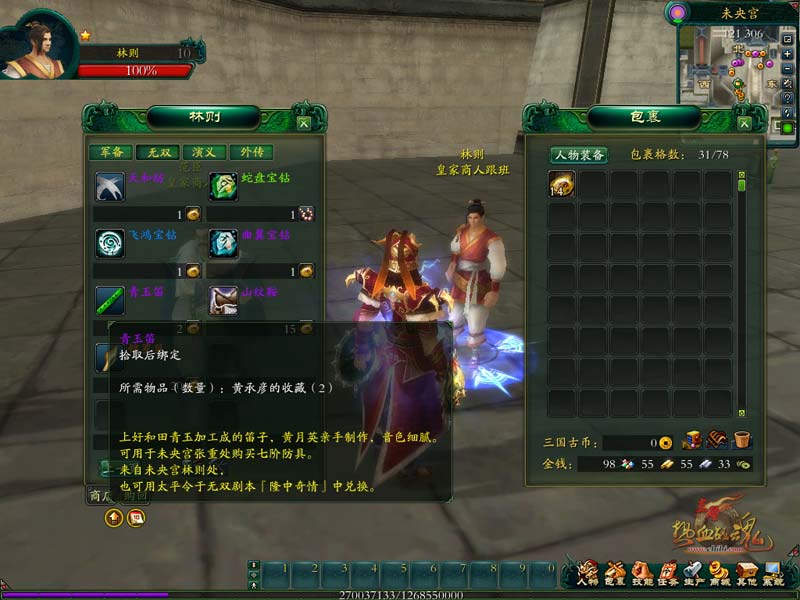Close the 林则 merchant shop window
The width and height of the screenshot is (800, 600).
[303, 123]
